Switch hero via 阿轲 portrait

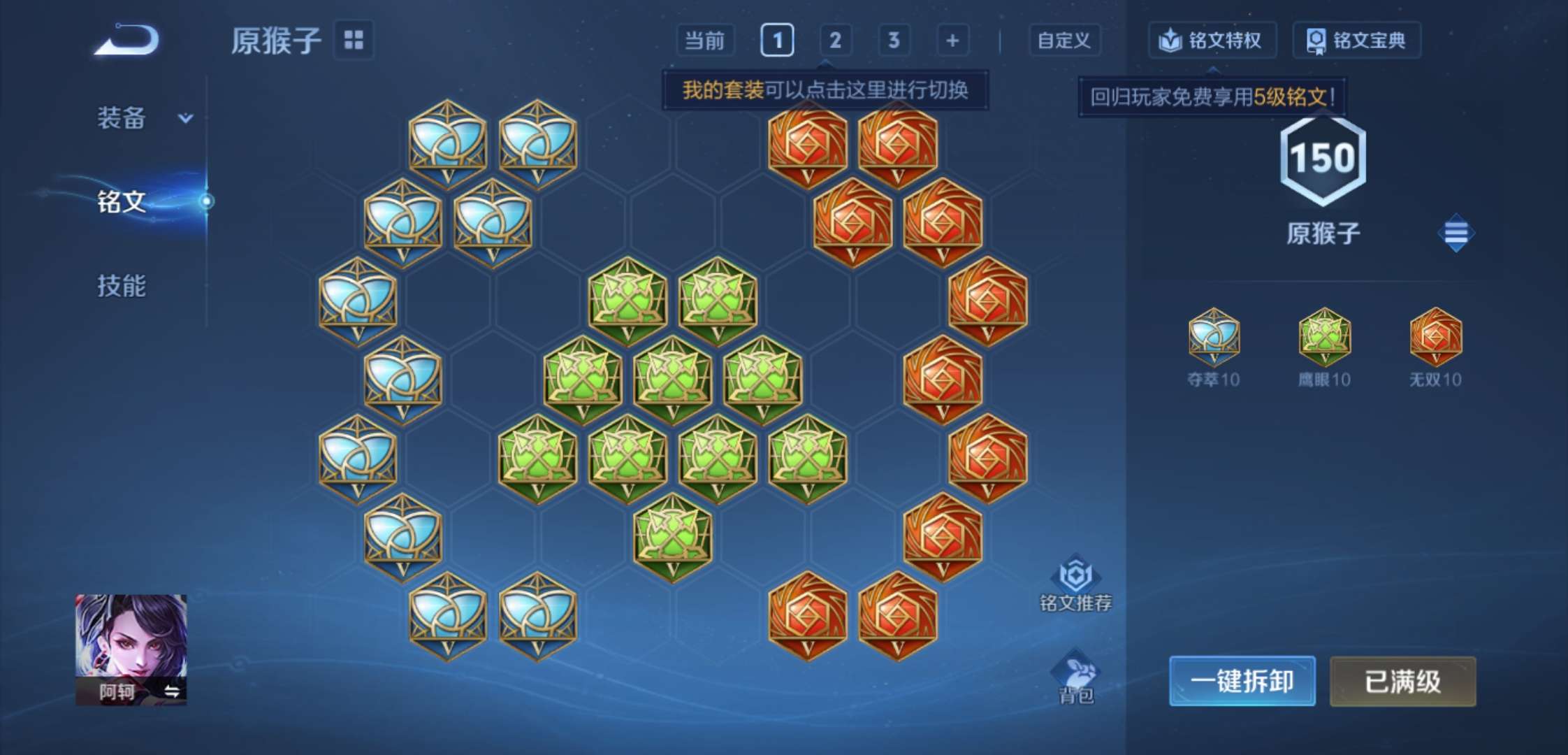[131, 649]
